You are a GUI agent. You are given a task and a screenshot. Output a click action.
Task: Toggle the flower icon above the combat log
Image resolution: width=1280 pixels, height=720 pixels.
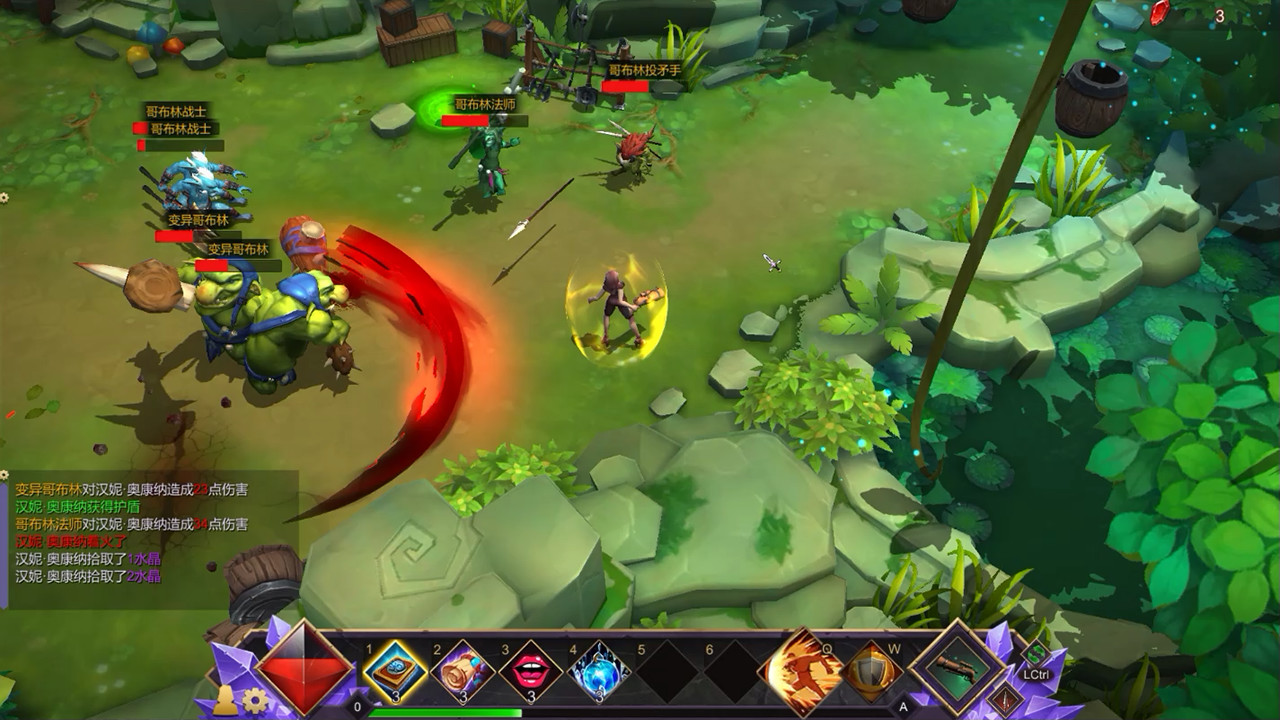tap(5, 474)
